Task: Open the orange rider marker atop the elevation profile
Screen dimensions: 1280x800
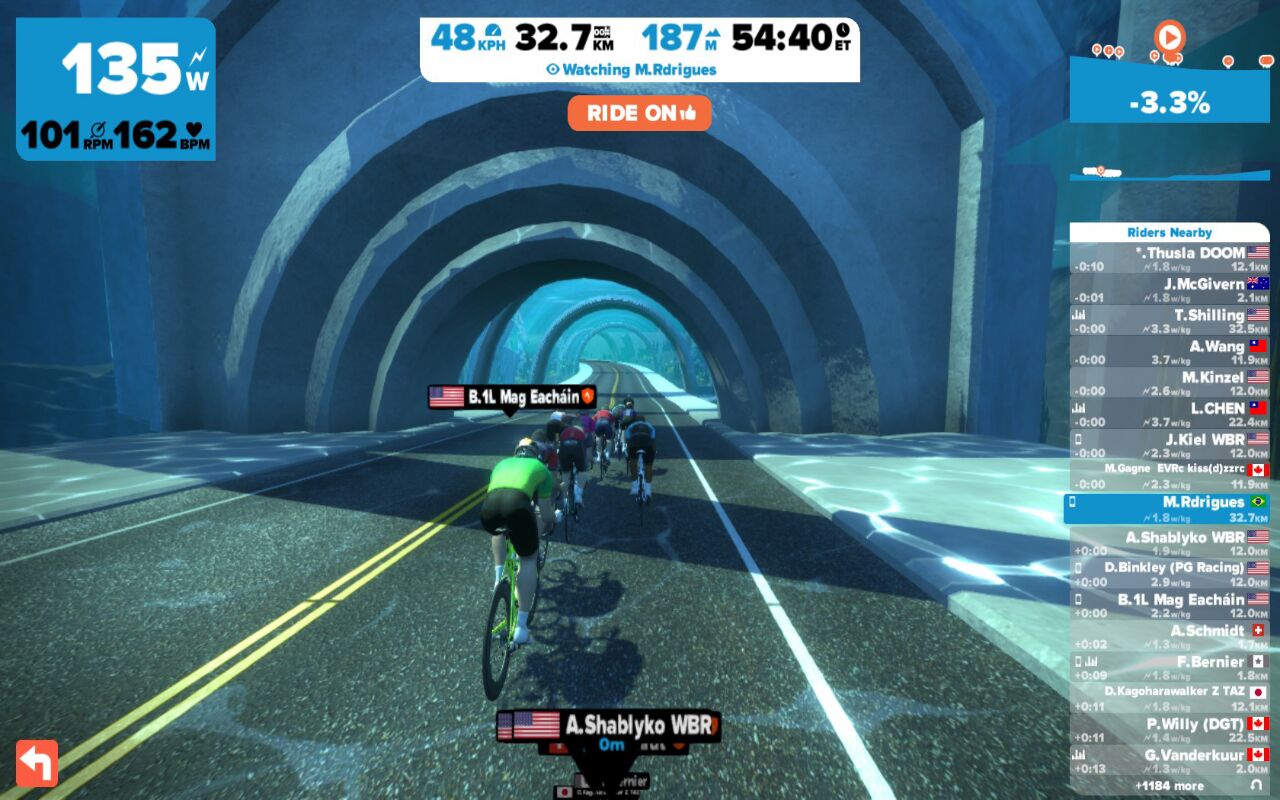Action: (1170, 37)
